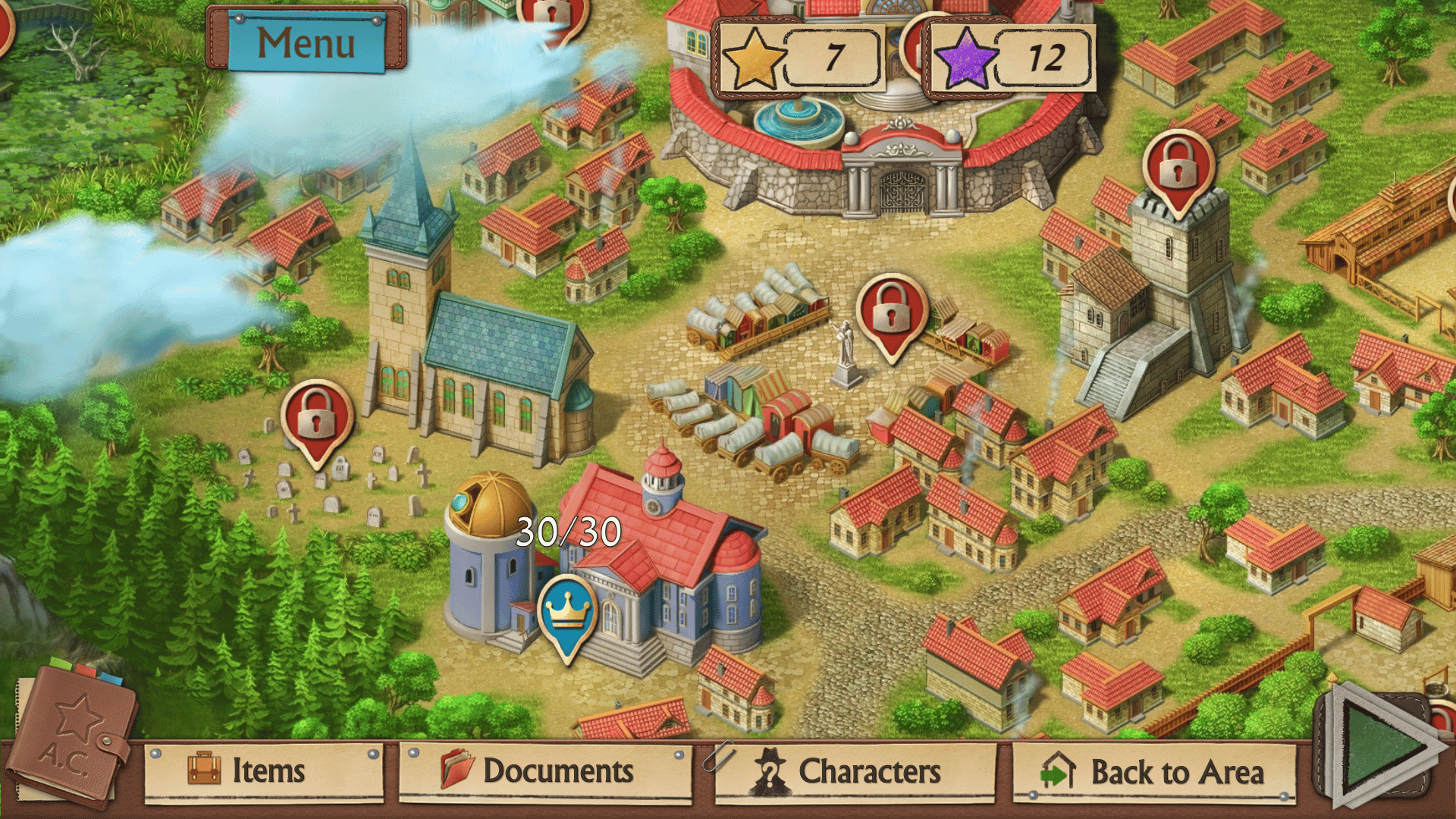The width and height of the screenshot is (1456, 819).
Task: Open the Menu button
Action: tap(306, 42)
